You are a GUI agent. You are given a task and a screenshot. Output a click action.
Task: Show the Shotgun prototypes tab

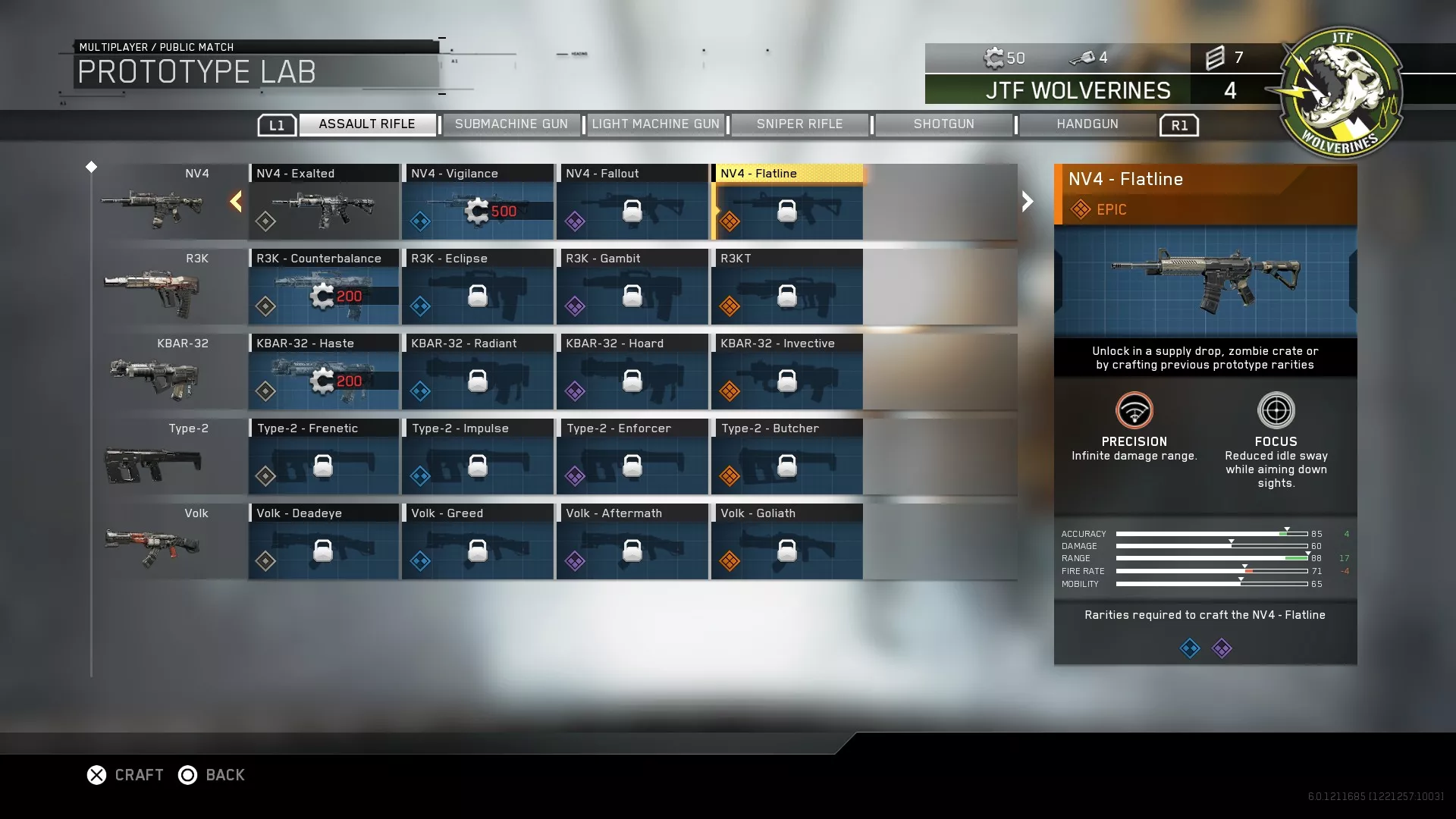coord(943,124)
